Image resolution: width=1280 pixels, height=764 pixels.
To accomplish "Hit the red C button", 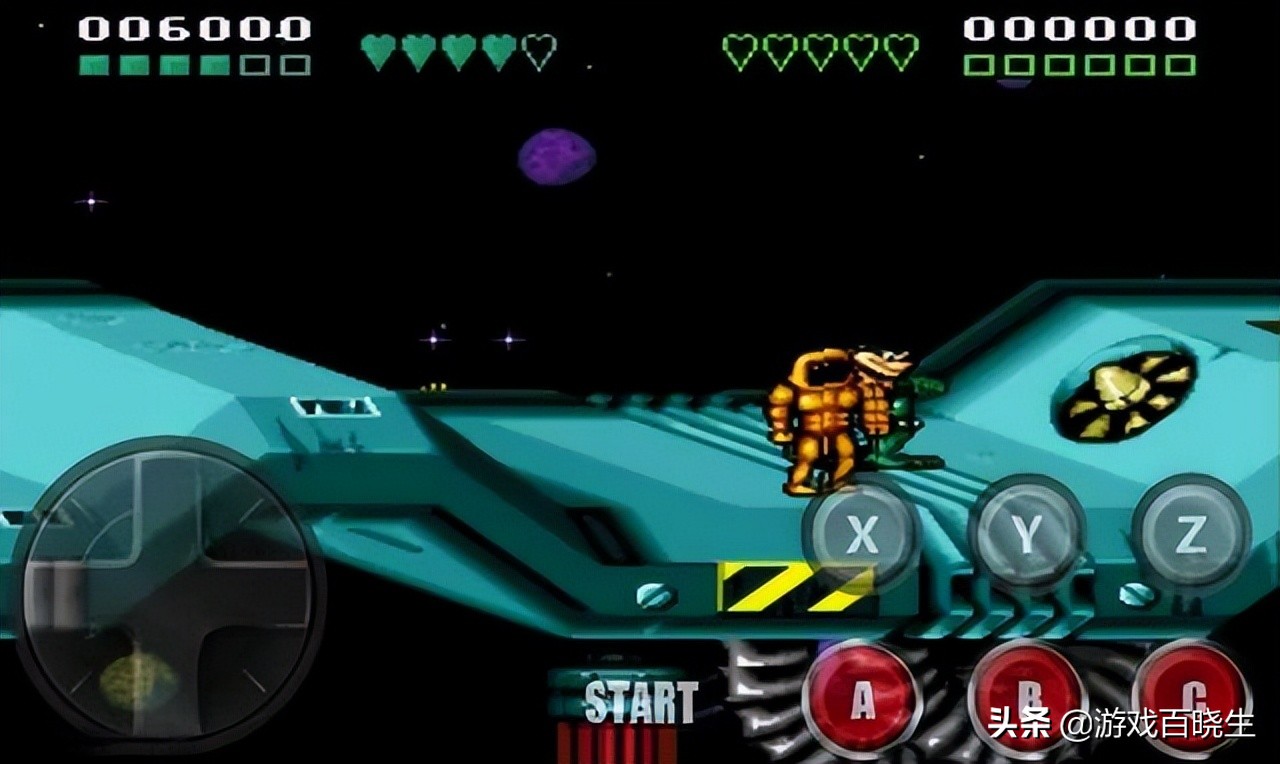I will tap(1190, 699).
